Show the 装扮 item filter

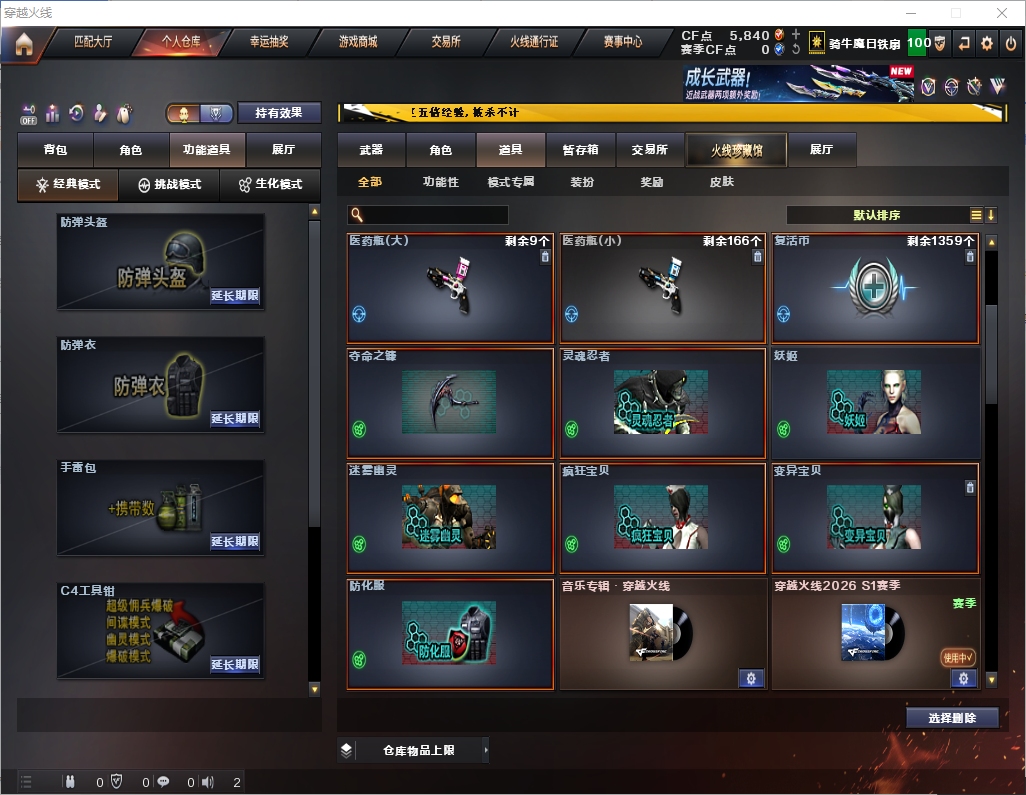click(582, 182)
